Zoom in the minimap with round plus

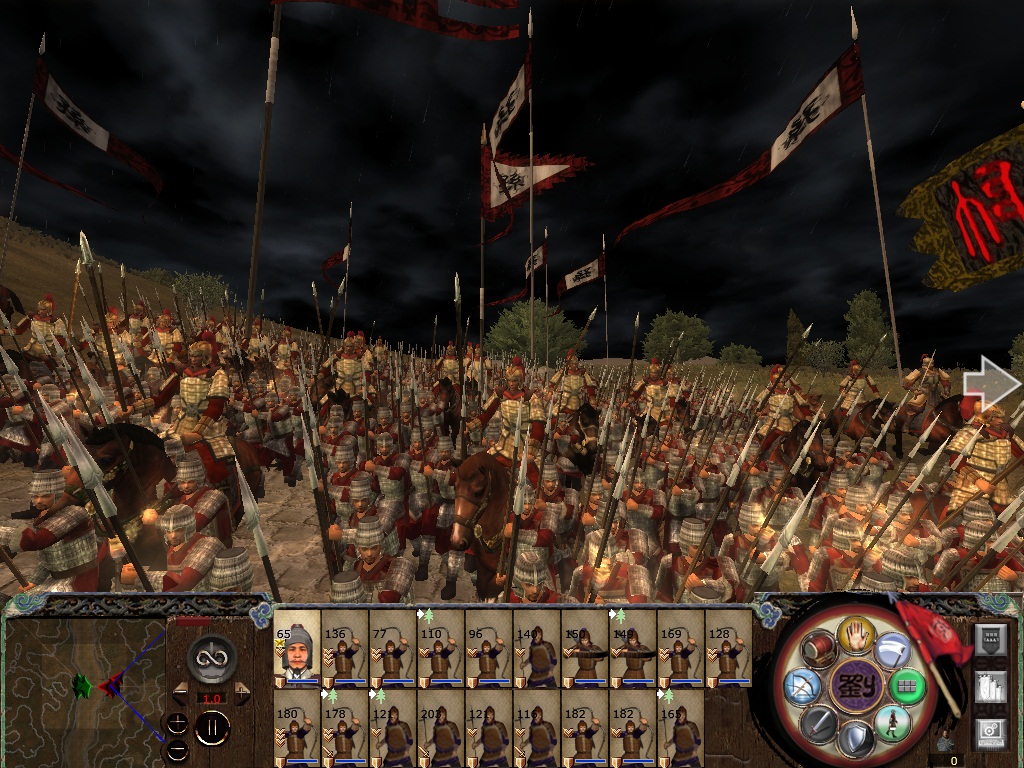pyautogui.click(x=177, y=724)
